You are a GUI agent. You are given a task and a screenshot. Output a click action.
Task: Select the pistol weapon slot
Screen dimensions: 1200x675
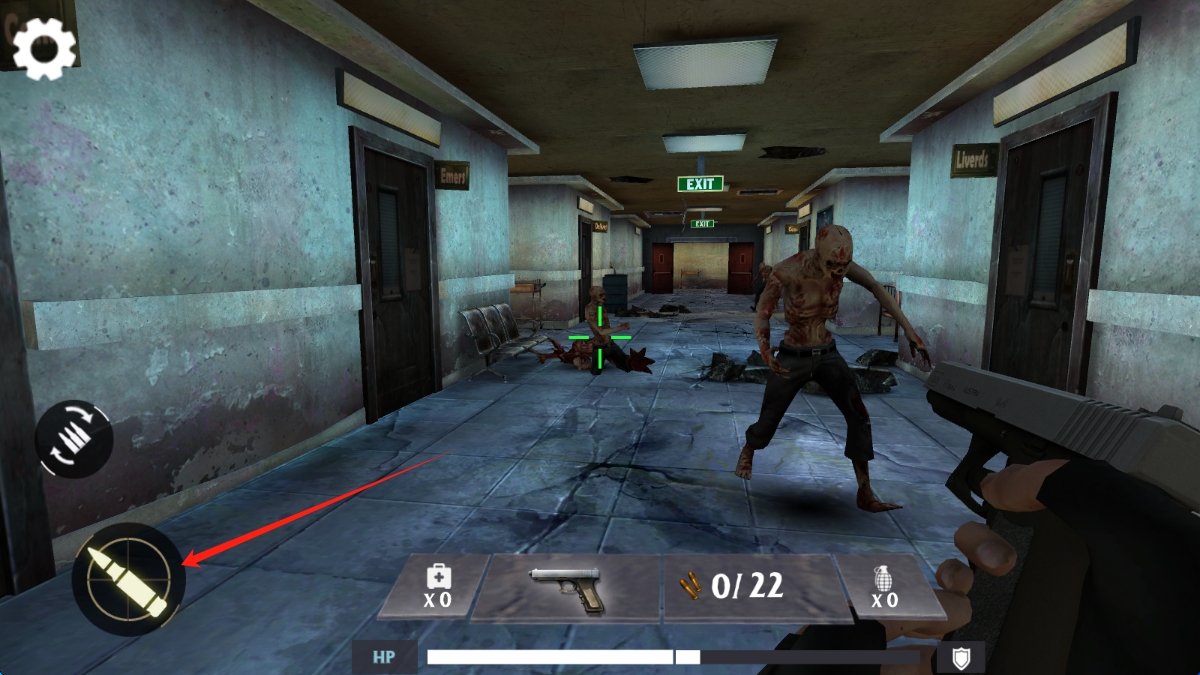click(566, 588)
